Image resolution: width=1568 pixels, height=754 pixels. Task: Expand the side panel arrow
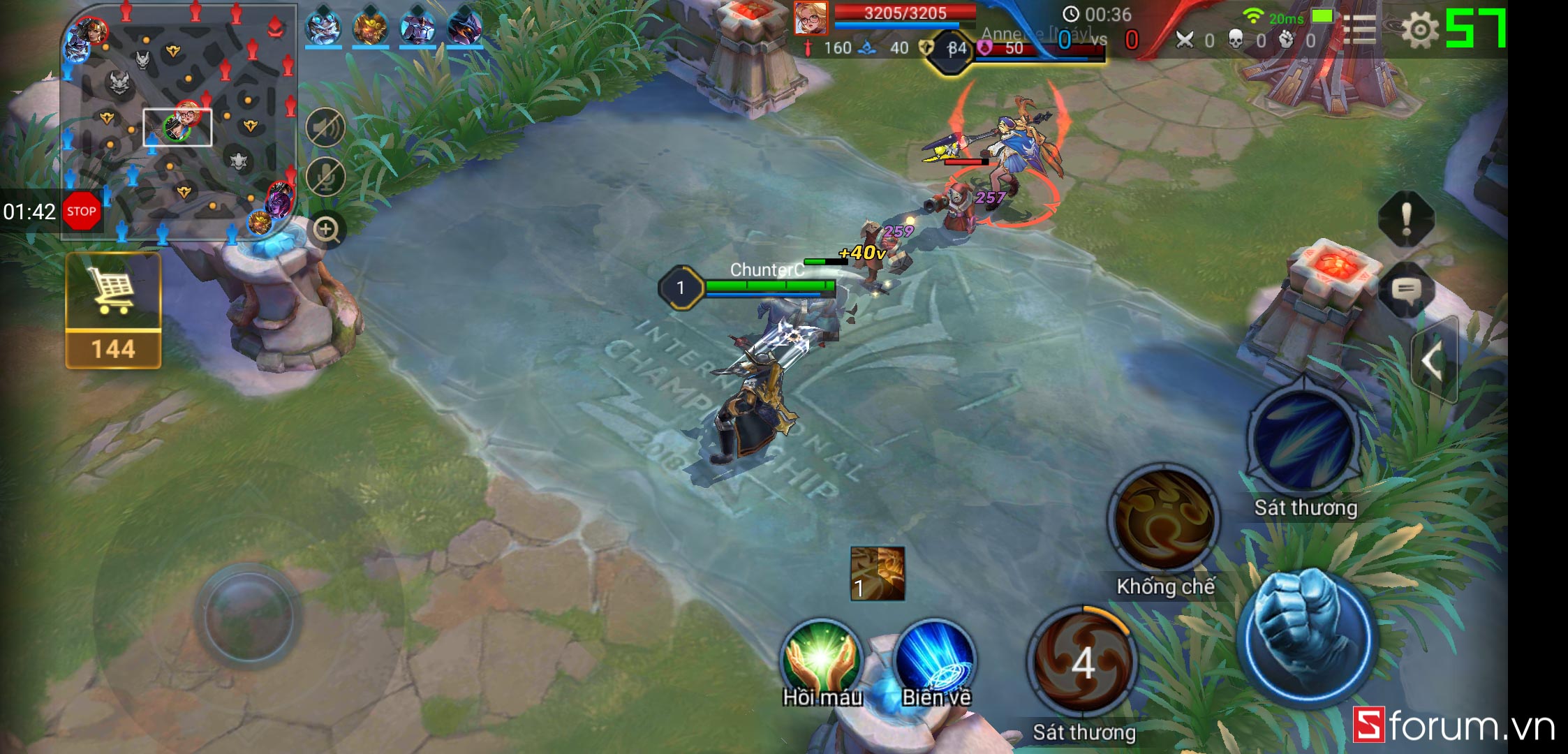(x=1433, y=360)
